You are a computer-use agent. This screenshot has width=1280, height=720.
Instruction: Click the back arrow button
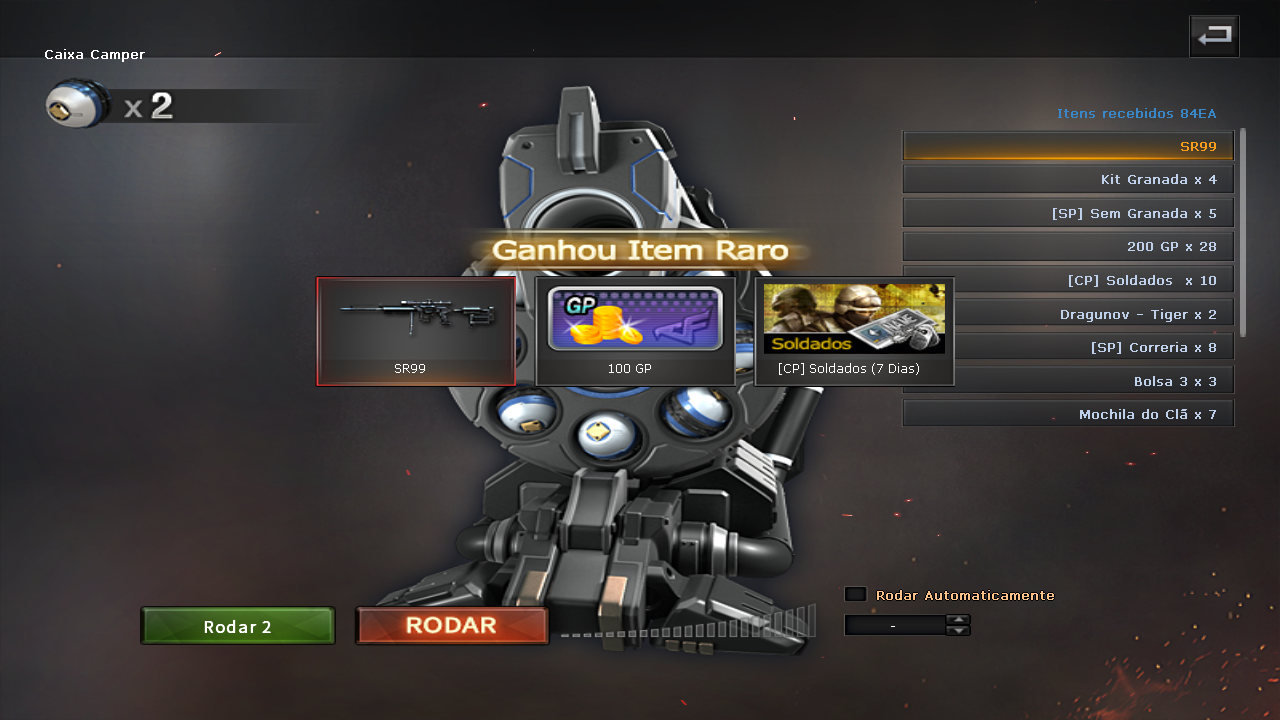pos(1214,36)
